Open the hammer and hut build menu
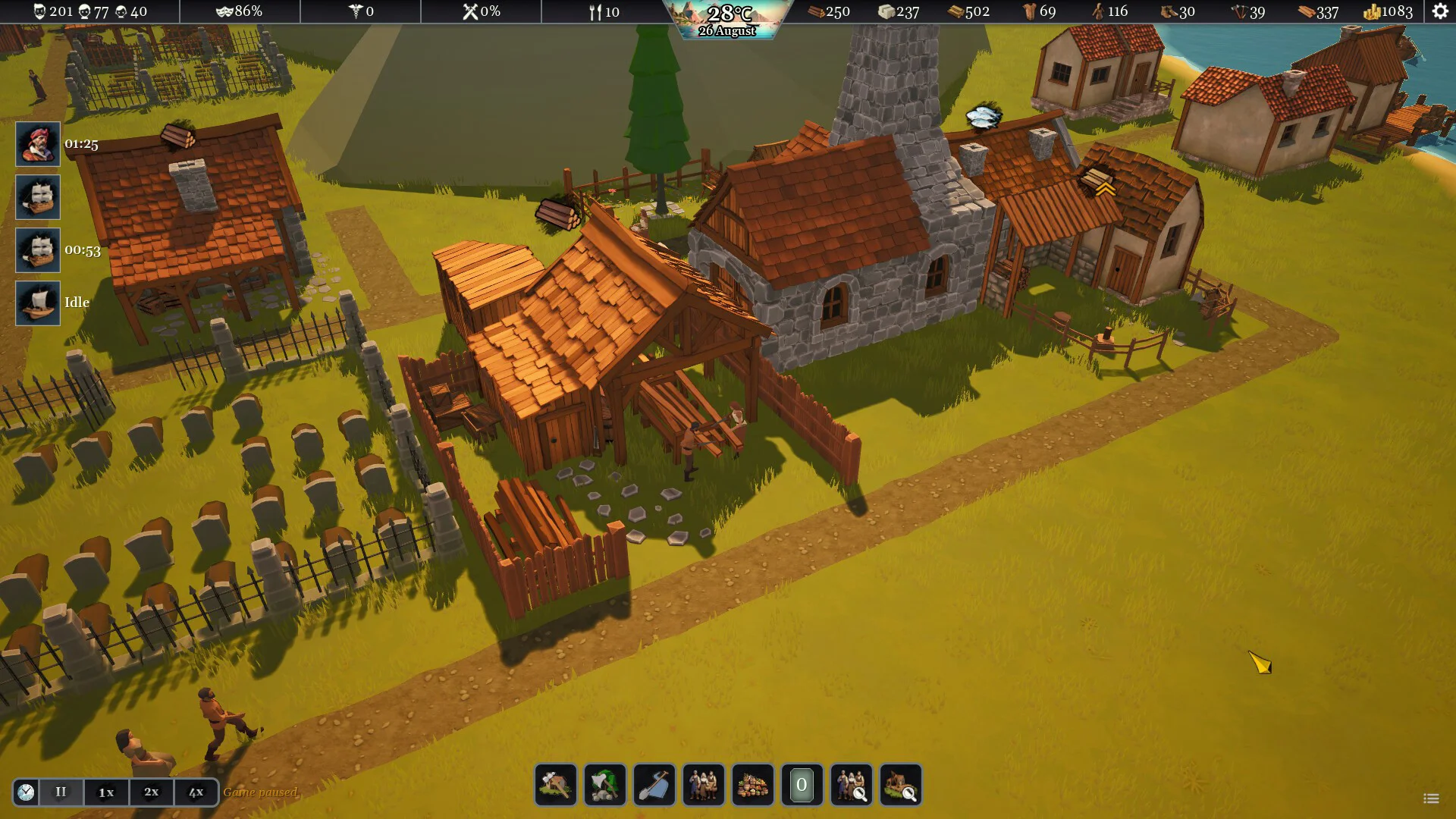Viewport: 1456px width, 819px height. pos(556,785)
